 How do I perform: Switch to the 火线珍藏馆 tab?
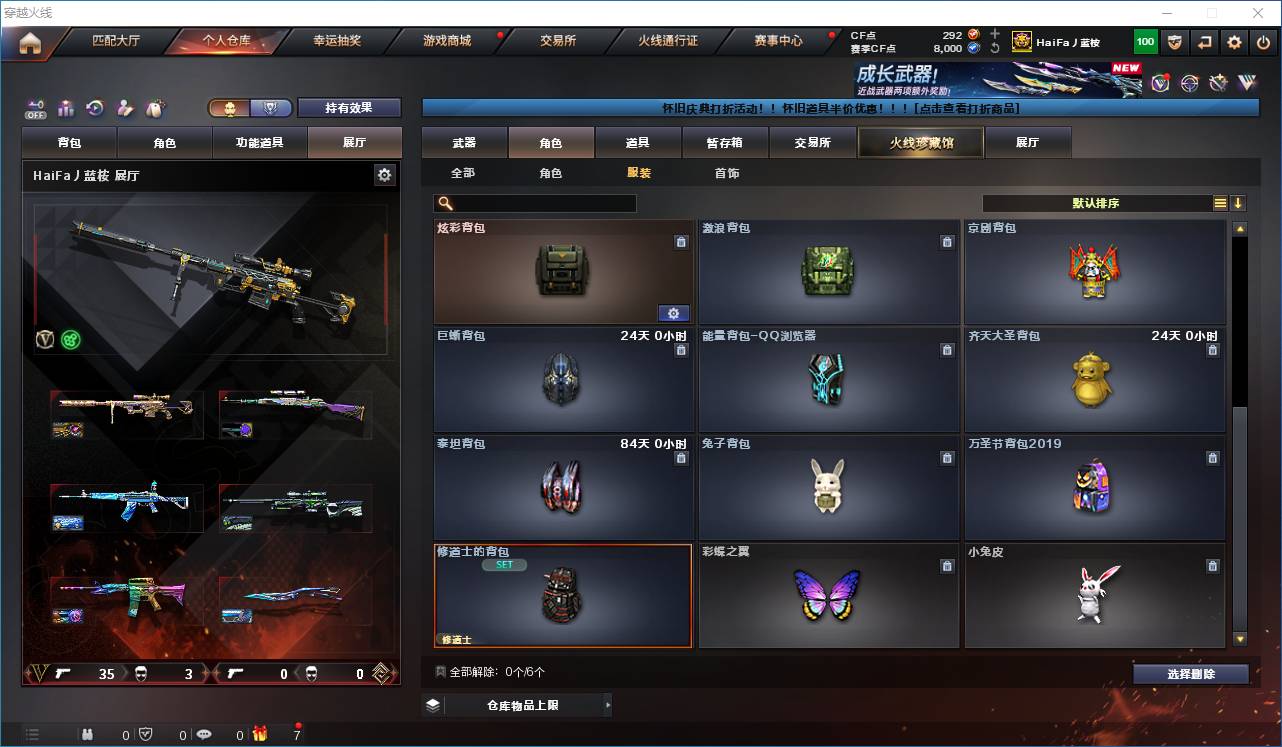[x=920, y=142]
